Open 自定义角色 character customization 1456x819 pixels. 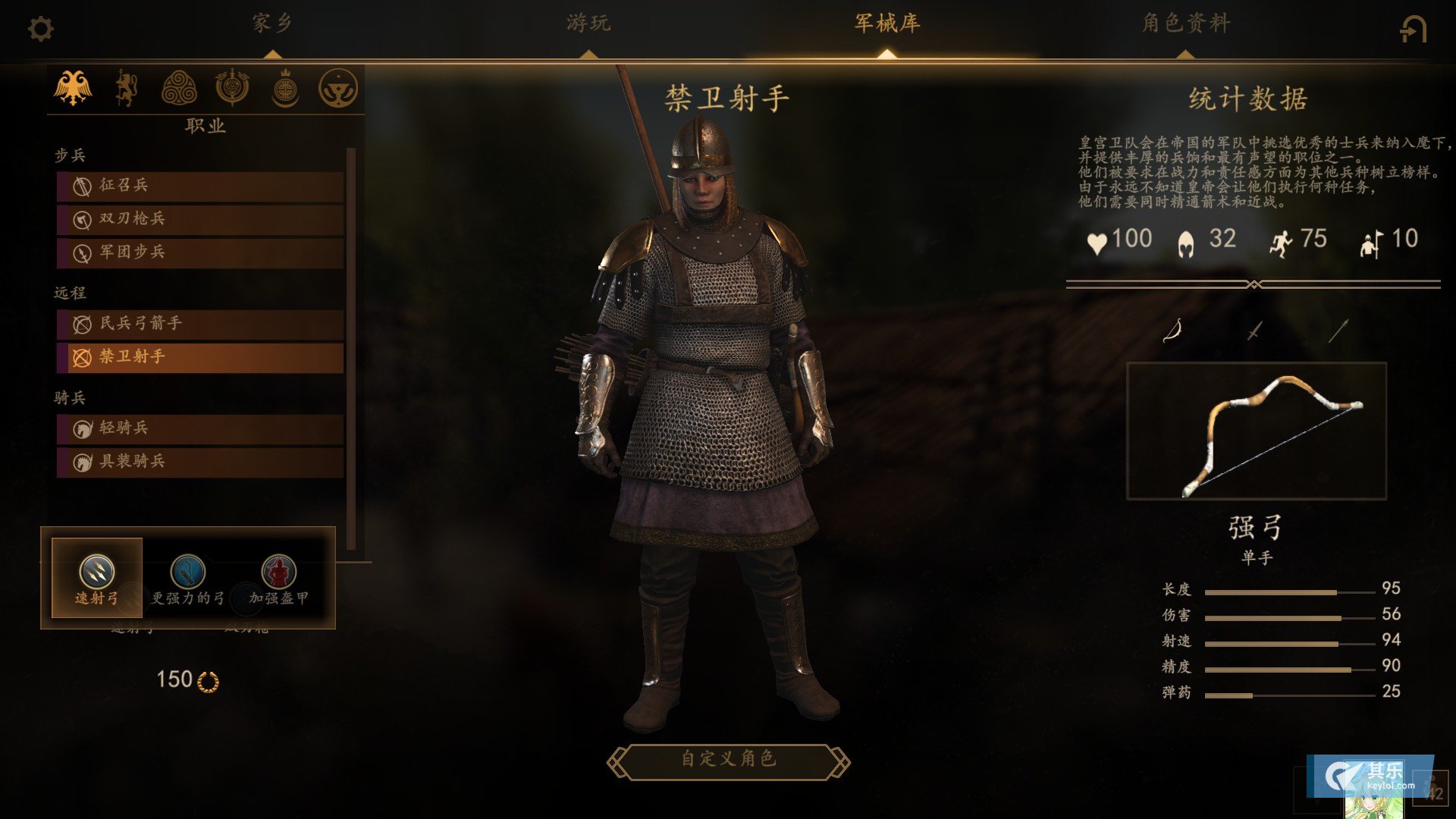[728, 760]
